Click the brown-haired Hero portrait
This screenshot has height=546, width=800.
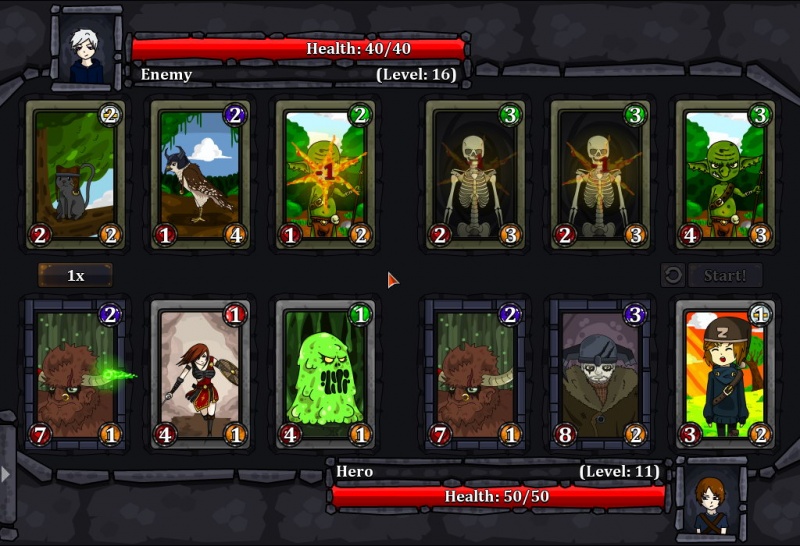(711, 499)
